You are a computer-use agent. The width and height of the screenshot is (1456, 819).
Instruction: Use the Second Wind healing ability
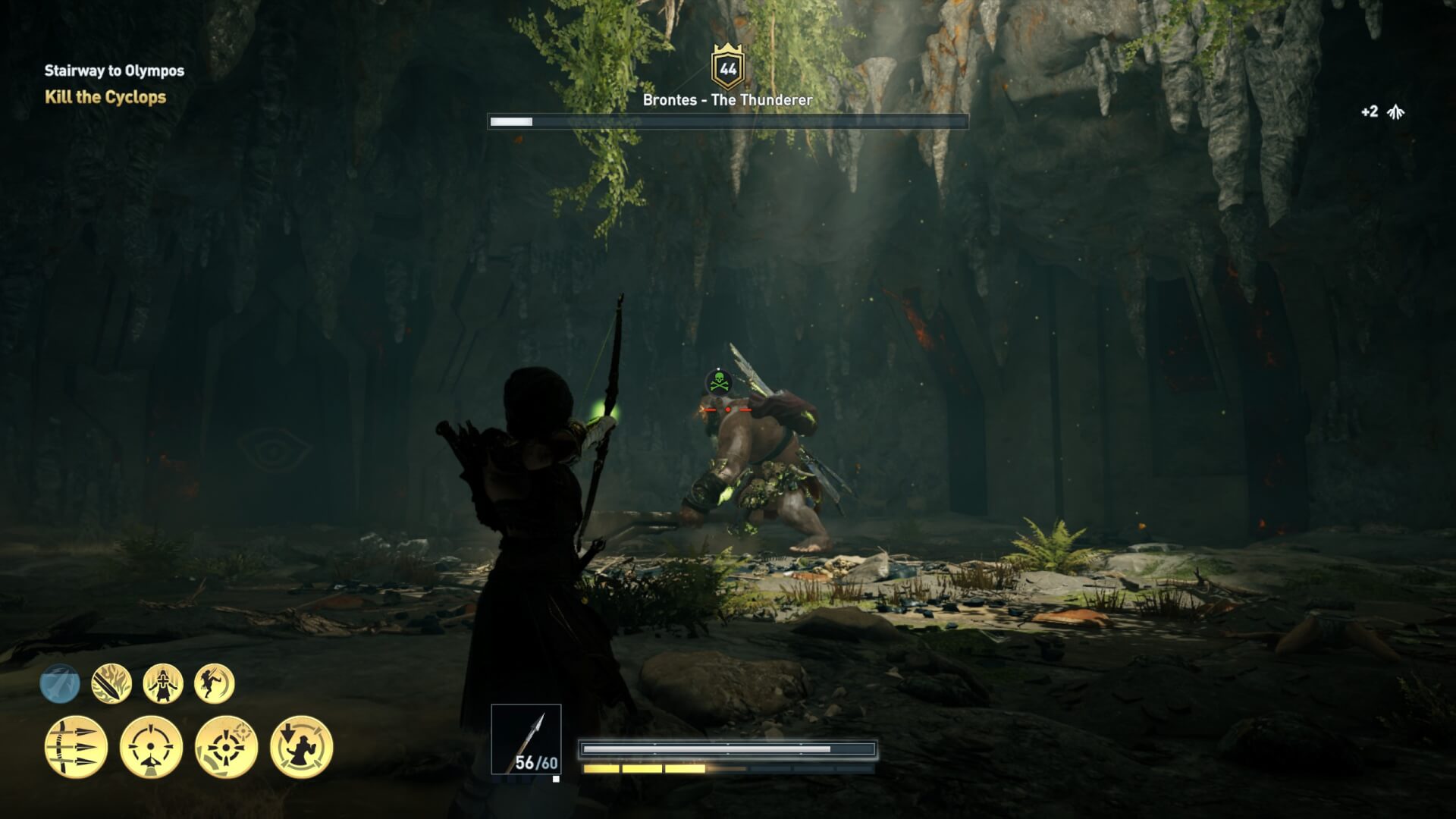(x=163, y=684)
